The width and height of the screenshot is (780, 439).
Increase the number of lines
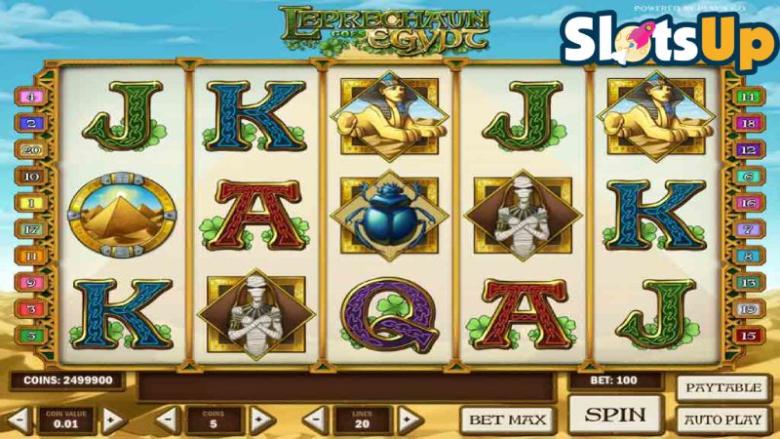tap(409, 419)
